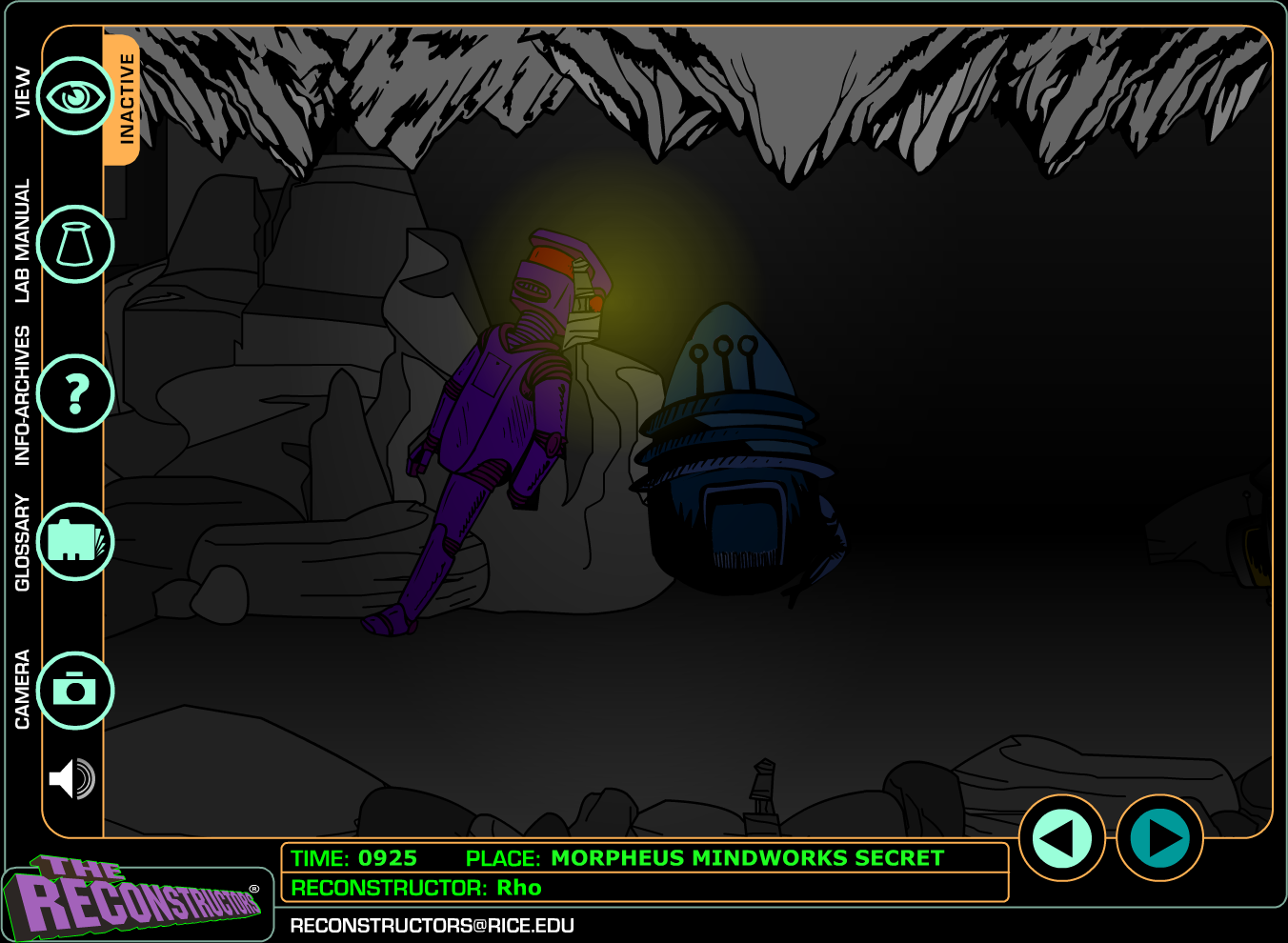Activate the Camera icon
Image resolution: width=1288 pixels, height=943 pixels.
click(x=75, y=691)
